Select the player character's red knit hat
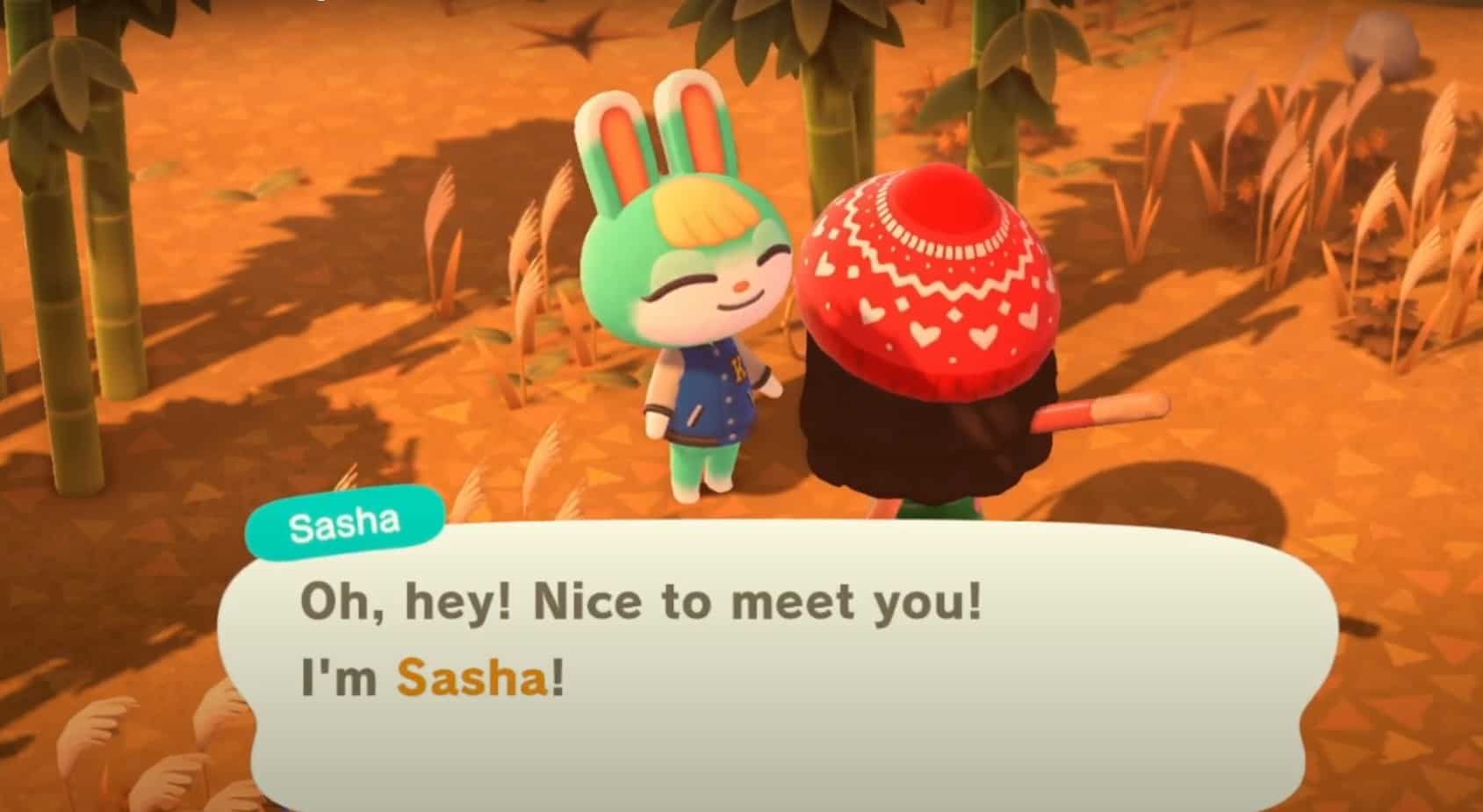This screenshot has height=812, width=1483. click(931, 281)
